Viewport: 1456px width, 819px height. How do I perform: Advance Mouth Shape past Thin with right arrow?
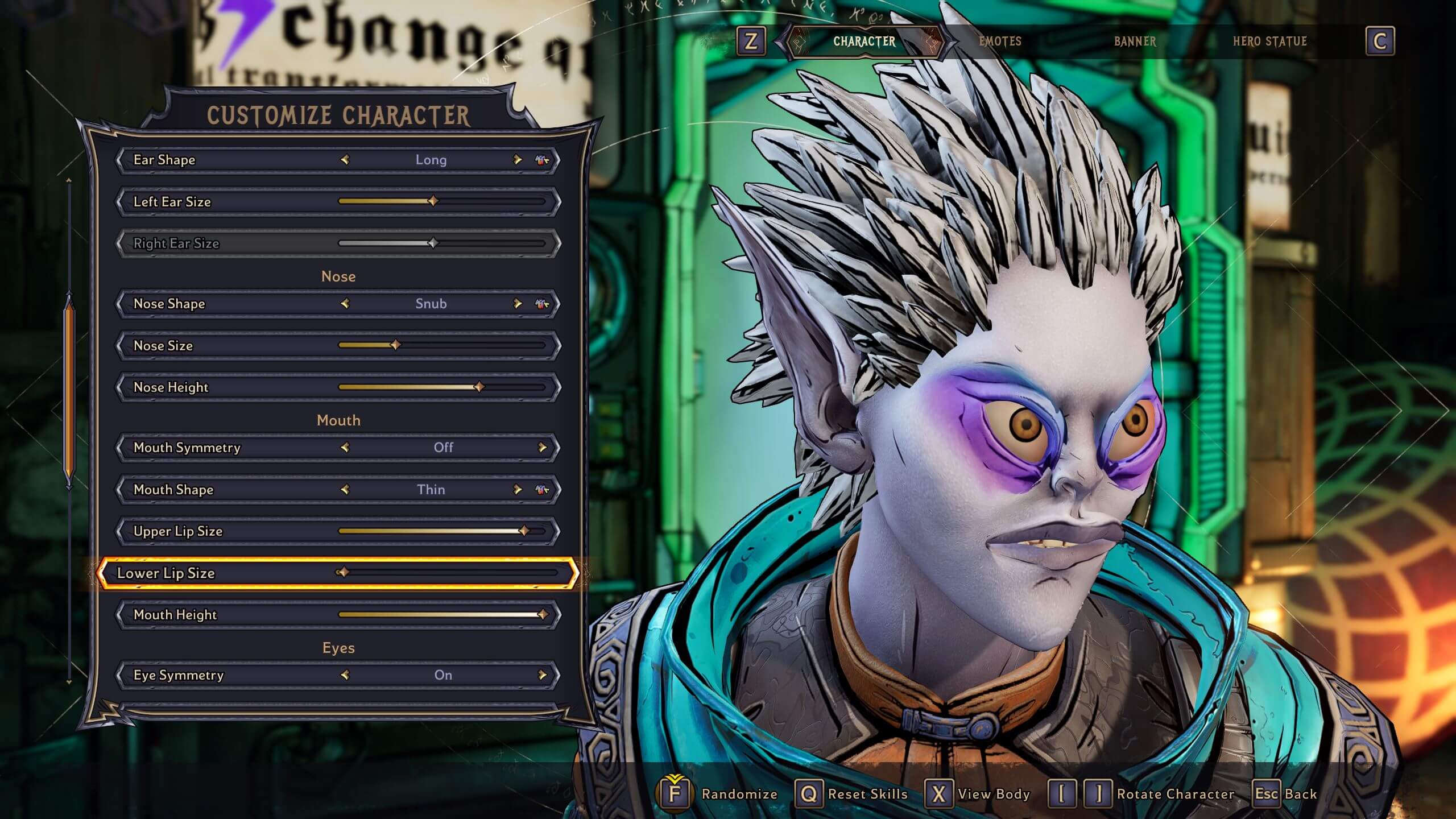pyautogui.click(x=516, y=489)
